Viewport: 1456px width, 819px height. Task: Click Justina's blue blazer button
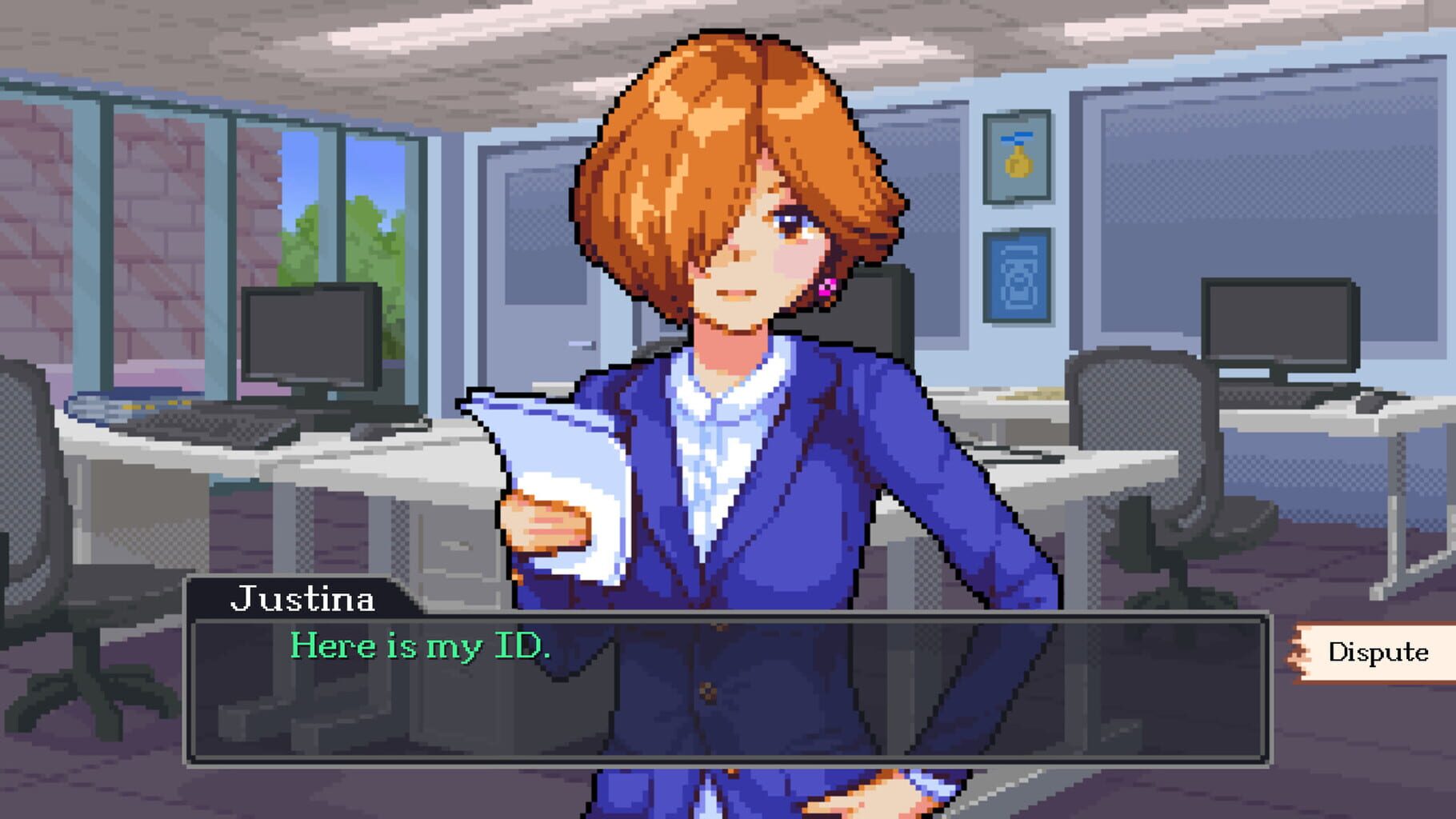707,693
